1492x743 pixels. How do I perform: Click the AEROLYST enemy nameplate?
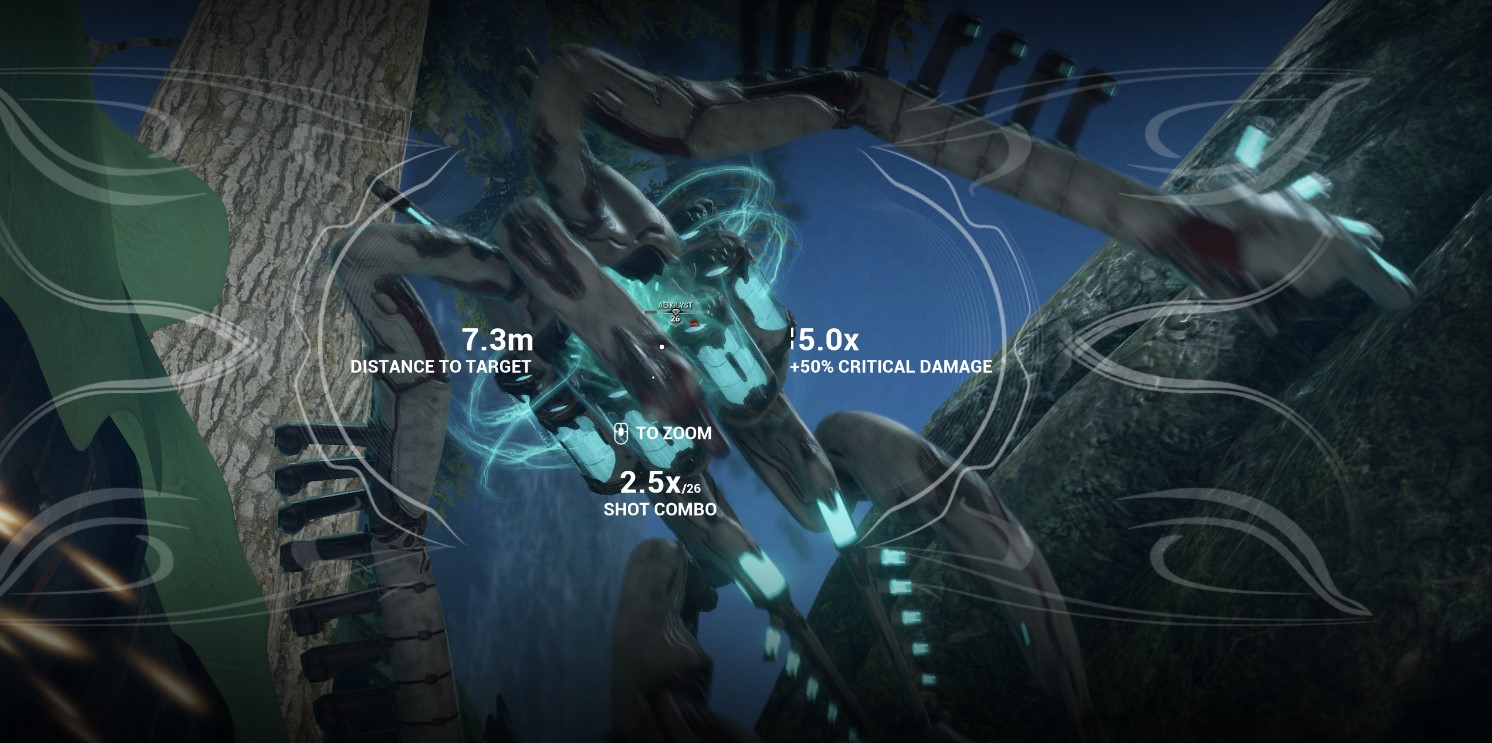677,304
